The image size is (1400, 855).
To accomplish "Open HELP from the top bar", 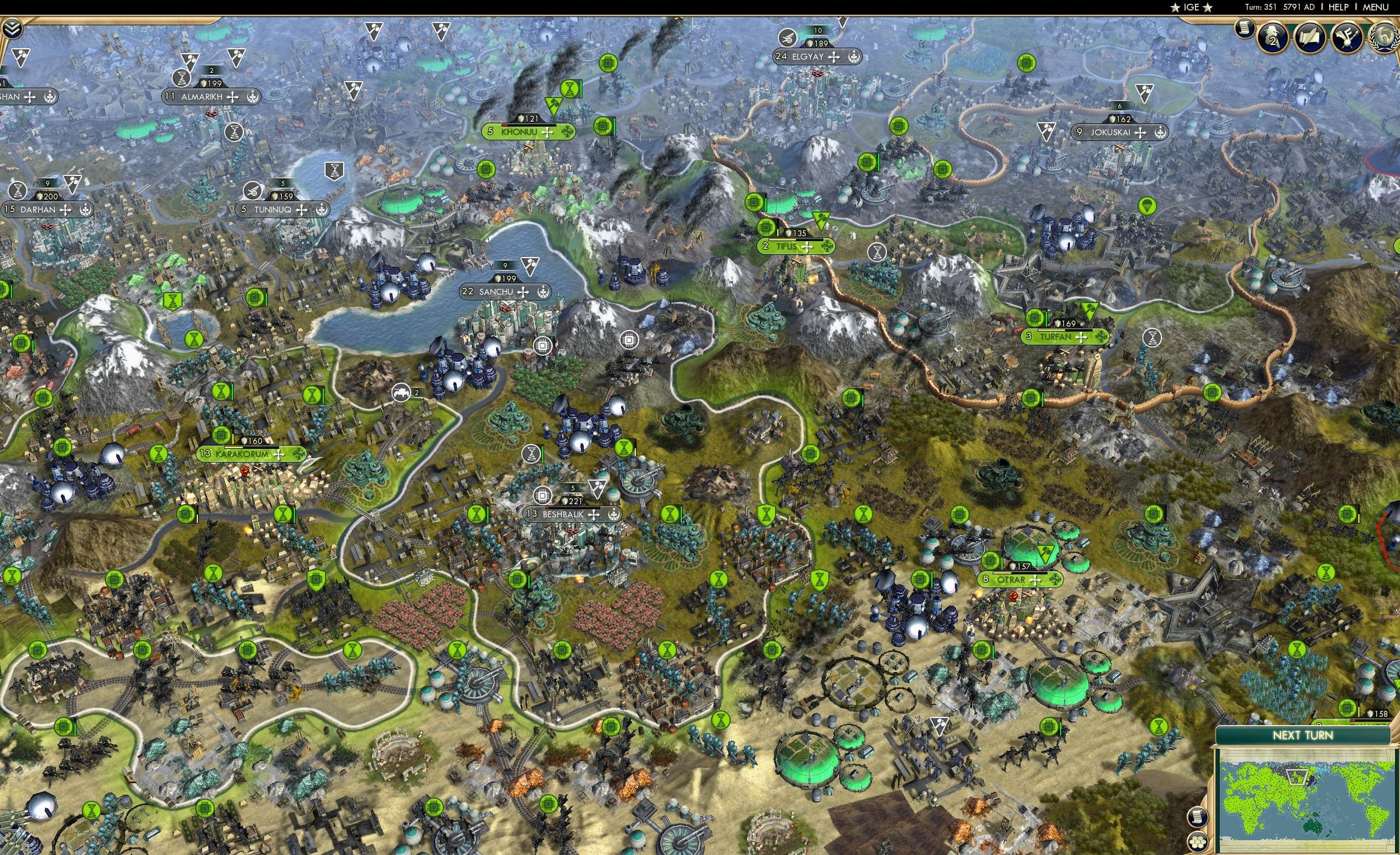I will point(1338,7).
